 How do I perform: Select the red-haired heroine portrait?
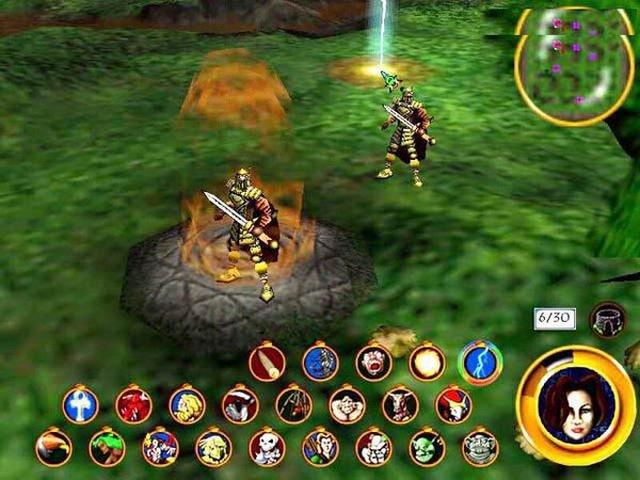574,403
